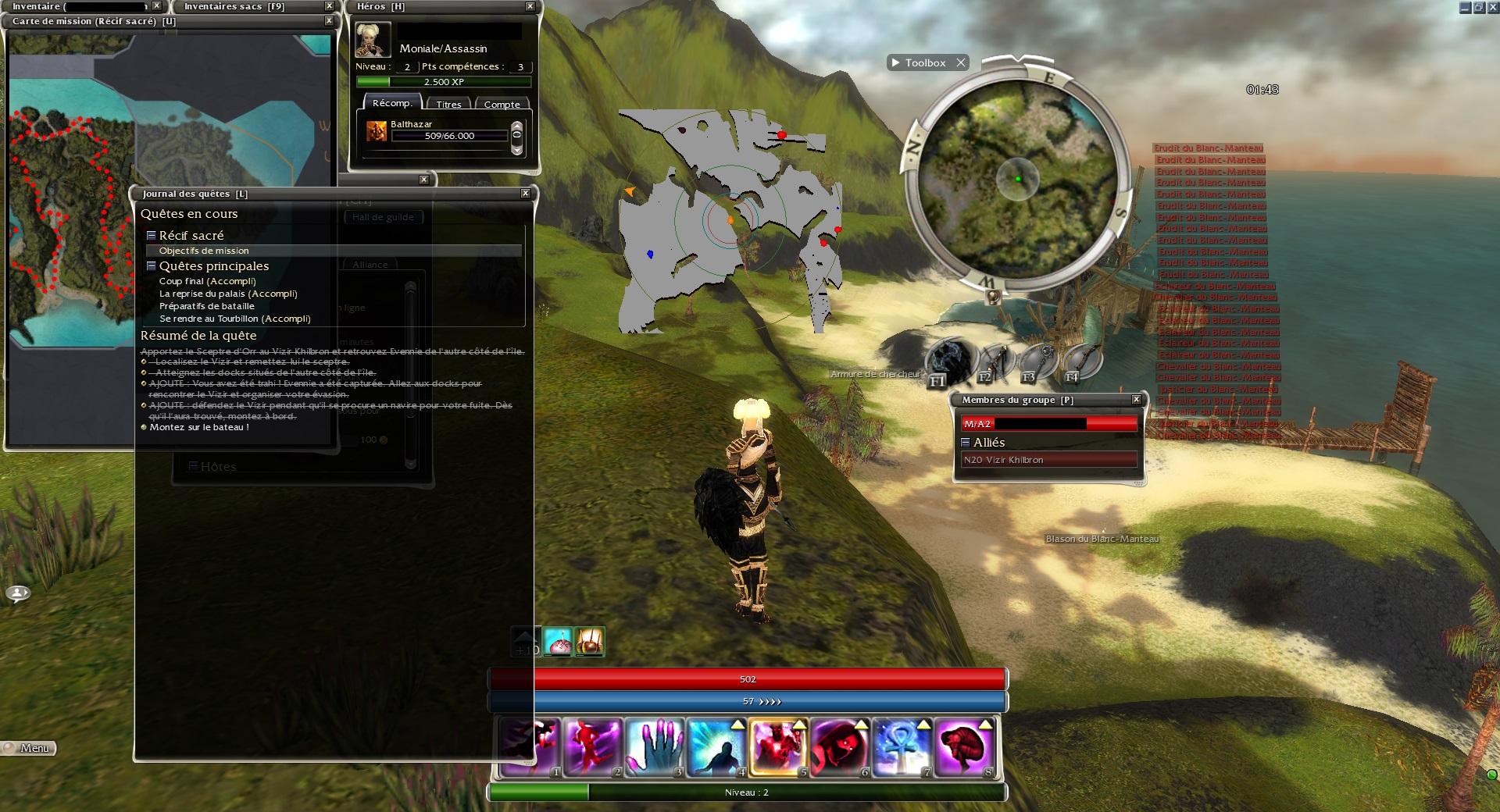The height and width of the screenshot is (812, 1500).
Task: Activate the F1 weapon set slot
Action: [949, 362]
